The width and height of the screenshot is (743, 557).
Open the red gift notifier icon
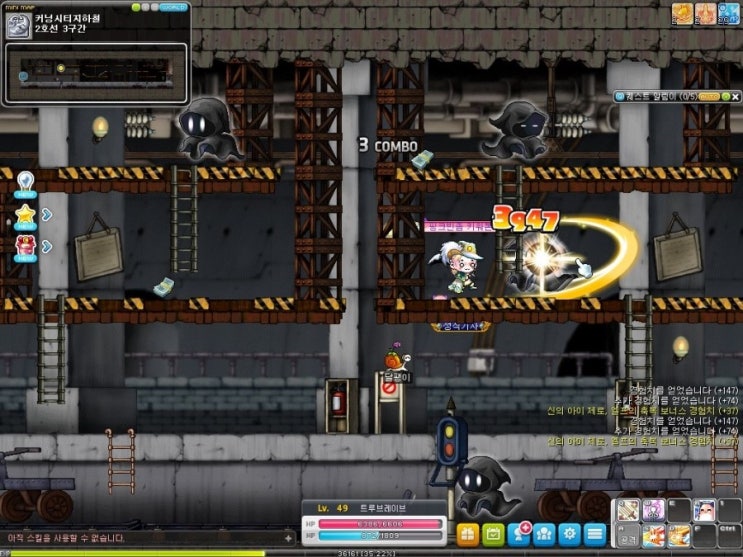(x=25, y=245)
